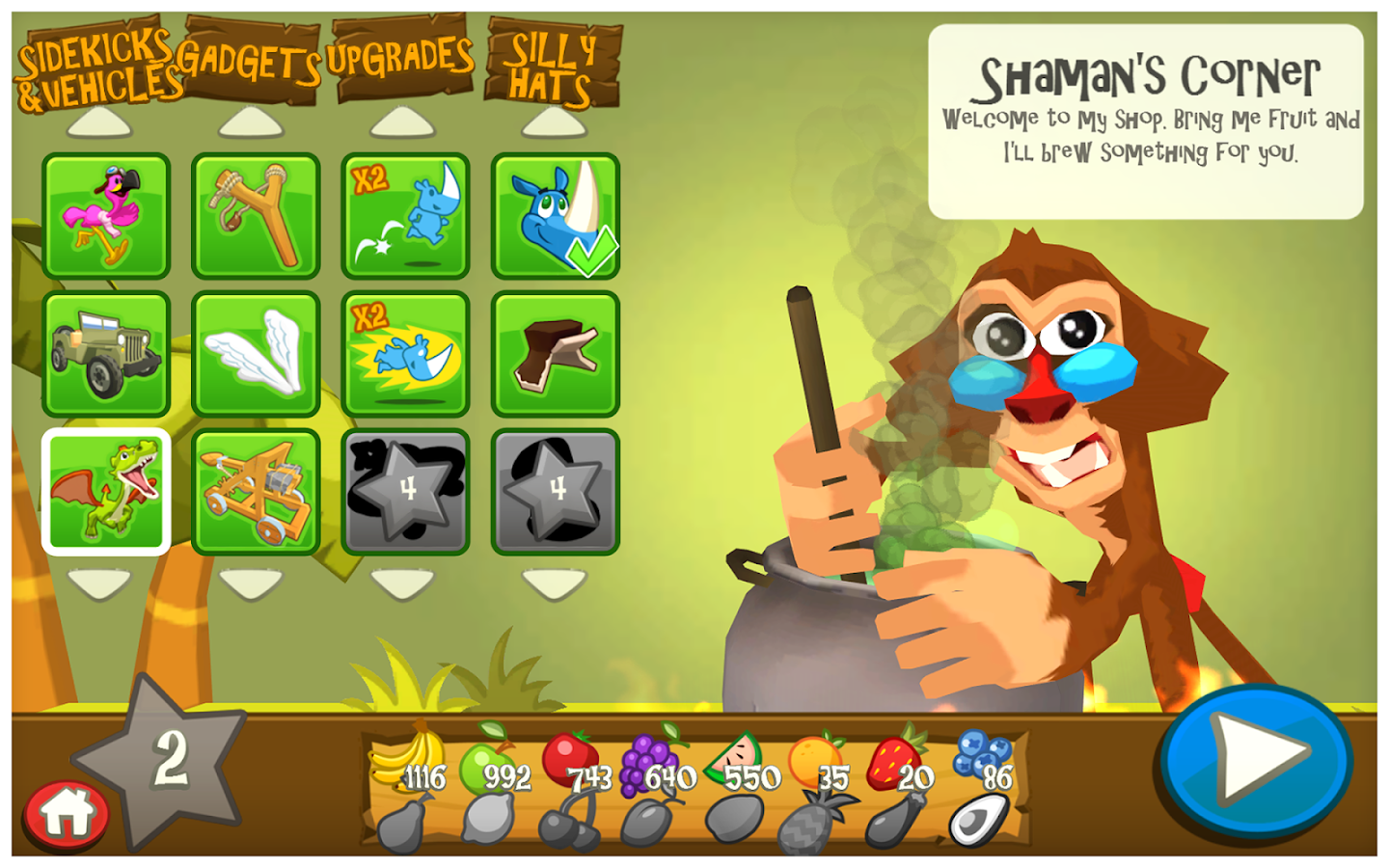This screenshot has width=1389, height=868.
Task: Select the jeep vehicle
Action: click(106, 352)
